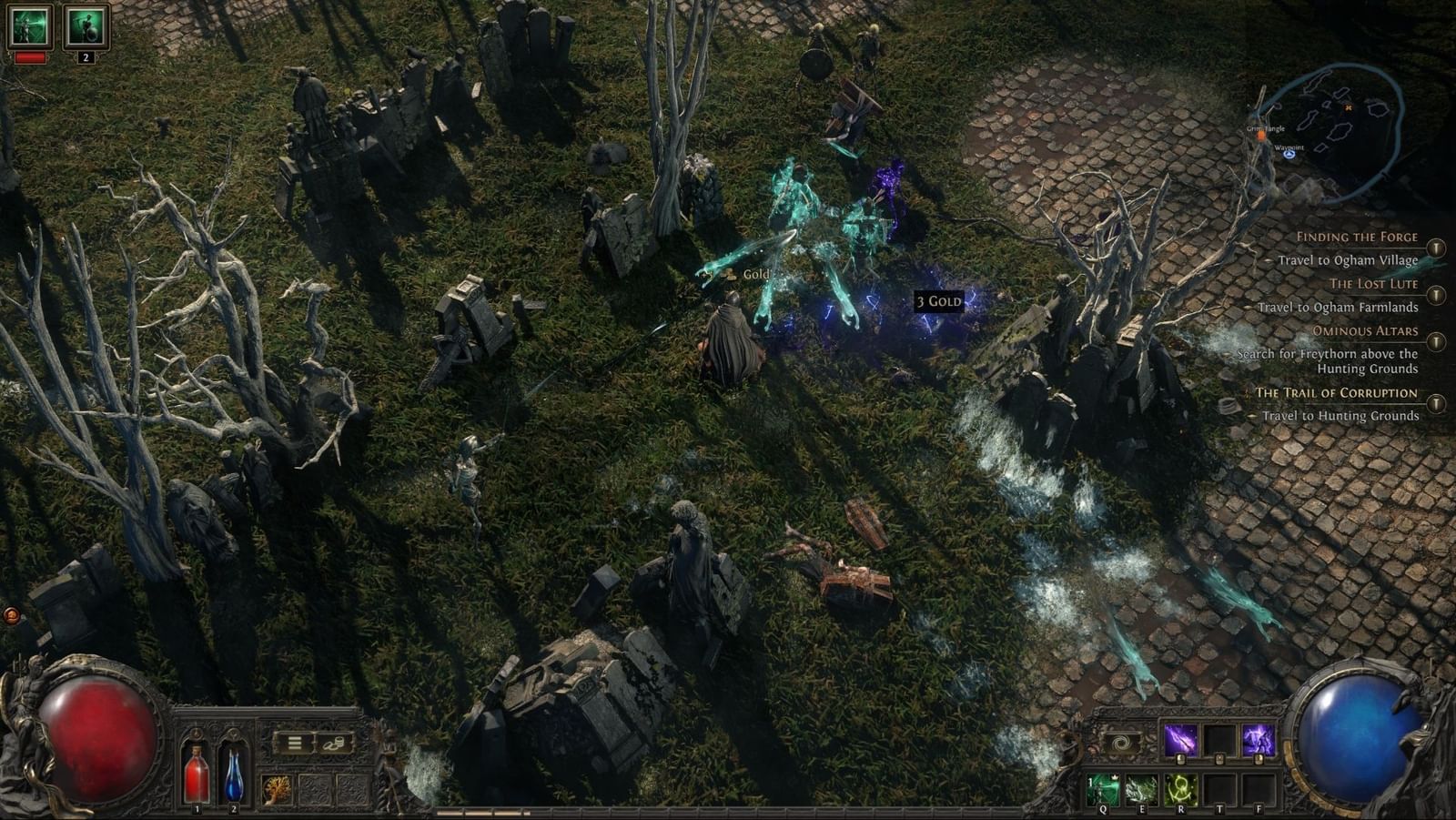Use the pale skill icon bound to E
Viewport: 1456px width, 820px height.
click(x=1141, y=789)
